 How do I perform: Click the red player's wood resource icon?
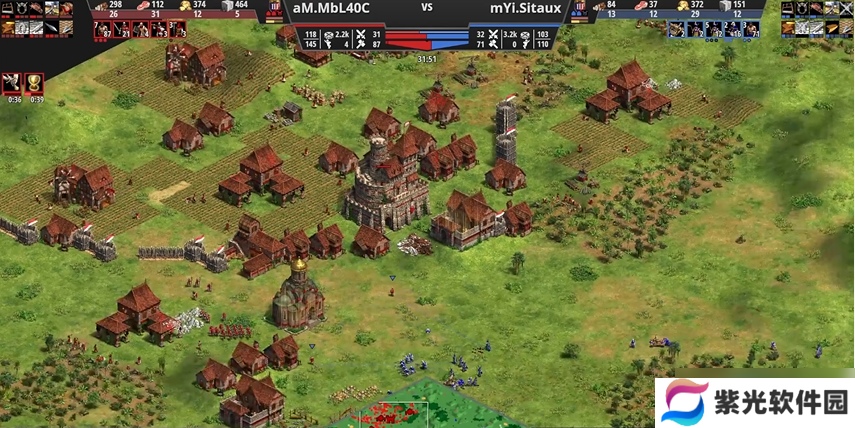(101, 5)
